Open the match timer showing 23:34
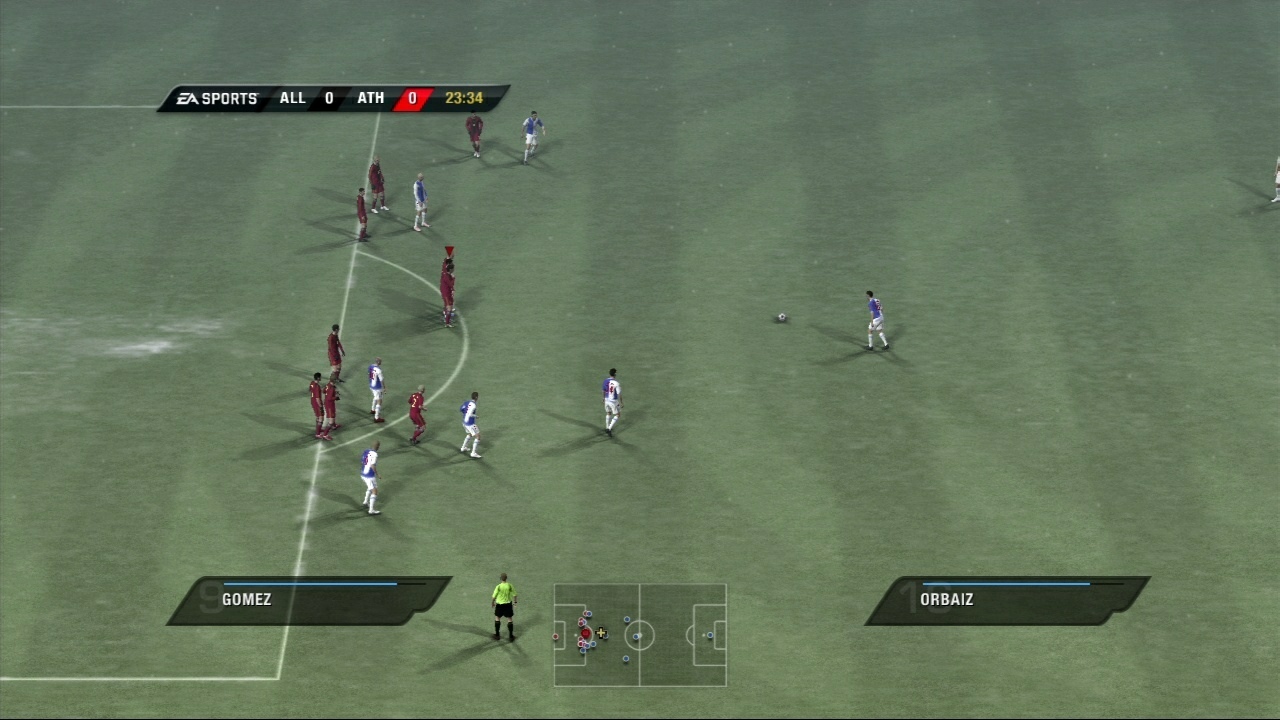The height and width of the screenshot is (720, 1280). 465,98
